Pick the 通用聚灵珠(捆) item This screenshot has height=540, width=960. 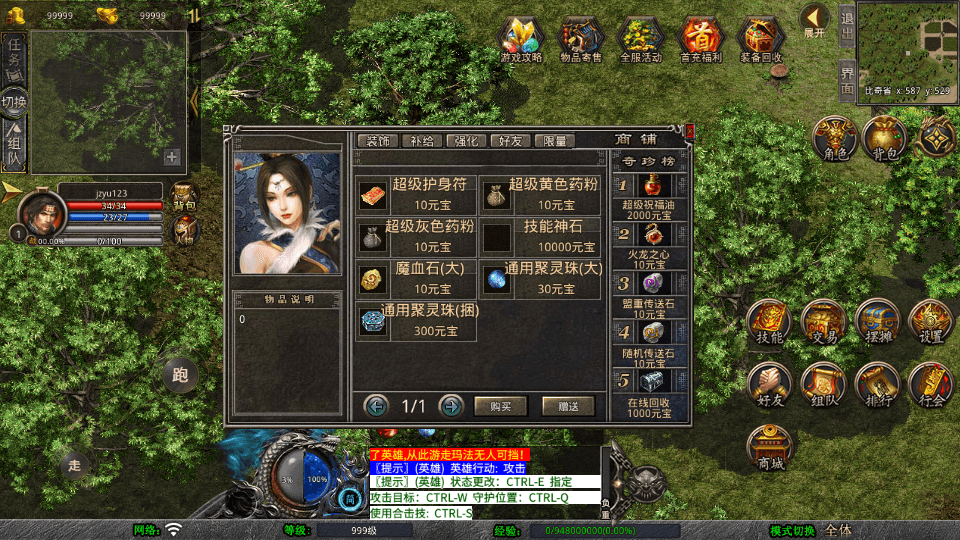click(417, 321)
